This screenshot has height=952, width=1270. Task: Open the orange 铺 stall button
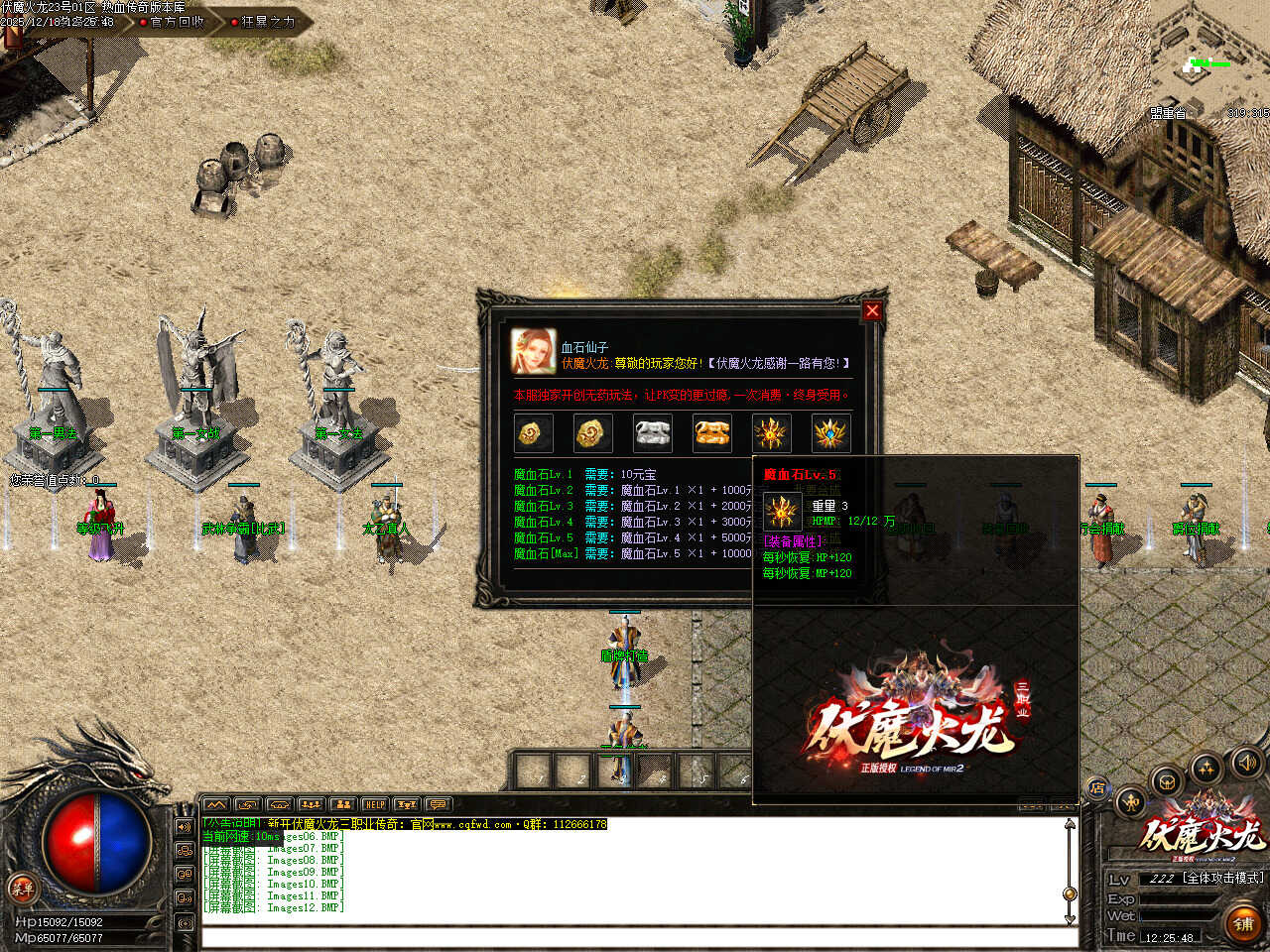pyautogui.click(x=1242, y=923)
